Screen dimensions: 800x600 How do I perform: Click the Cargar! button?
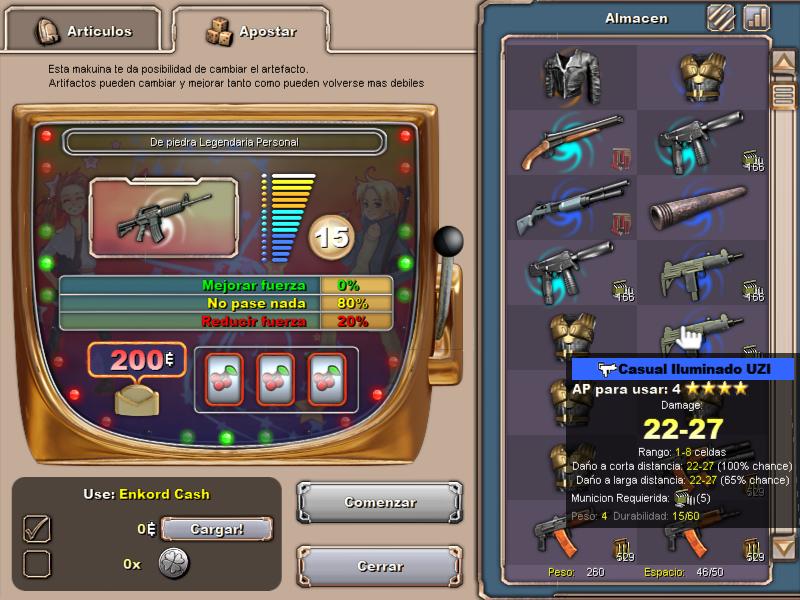(217, 529)
